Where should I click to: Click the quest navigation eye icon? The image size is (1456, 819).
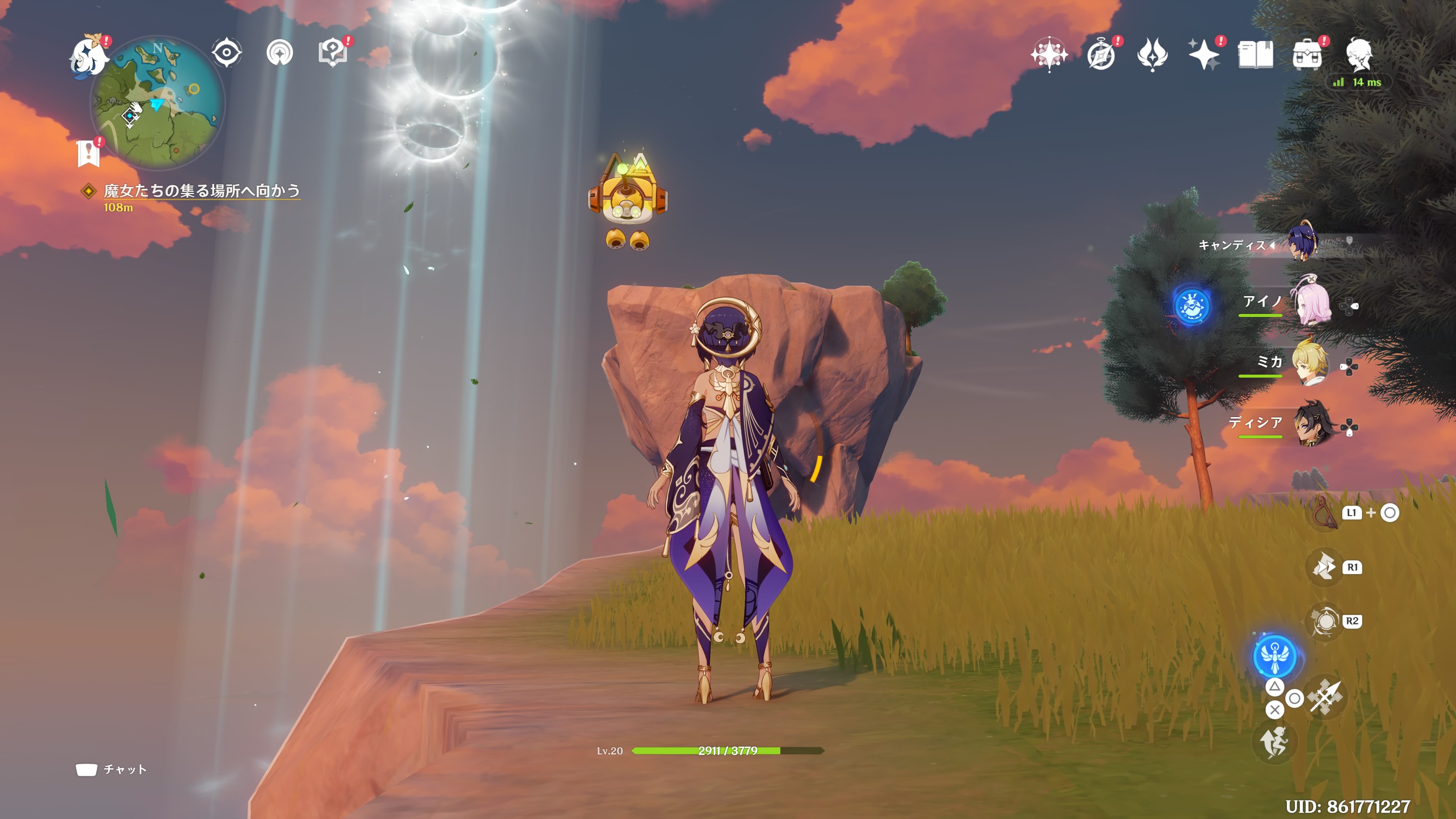[x=227, y=53]
